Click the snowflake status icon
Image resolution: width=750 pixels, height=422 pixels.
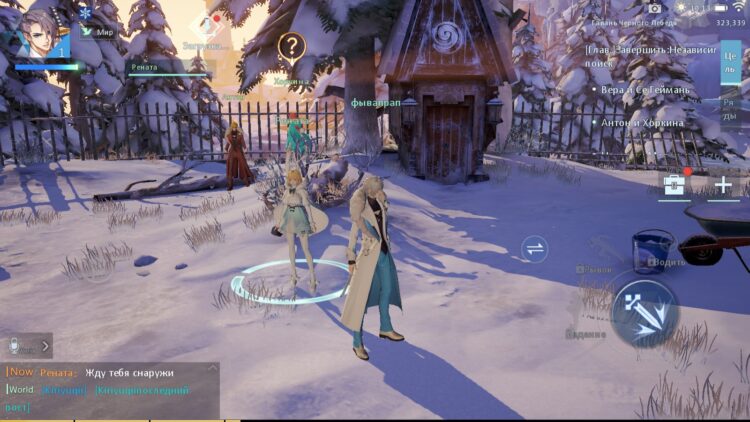pyautogui.click(x=85, y=12)
